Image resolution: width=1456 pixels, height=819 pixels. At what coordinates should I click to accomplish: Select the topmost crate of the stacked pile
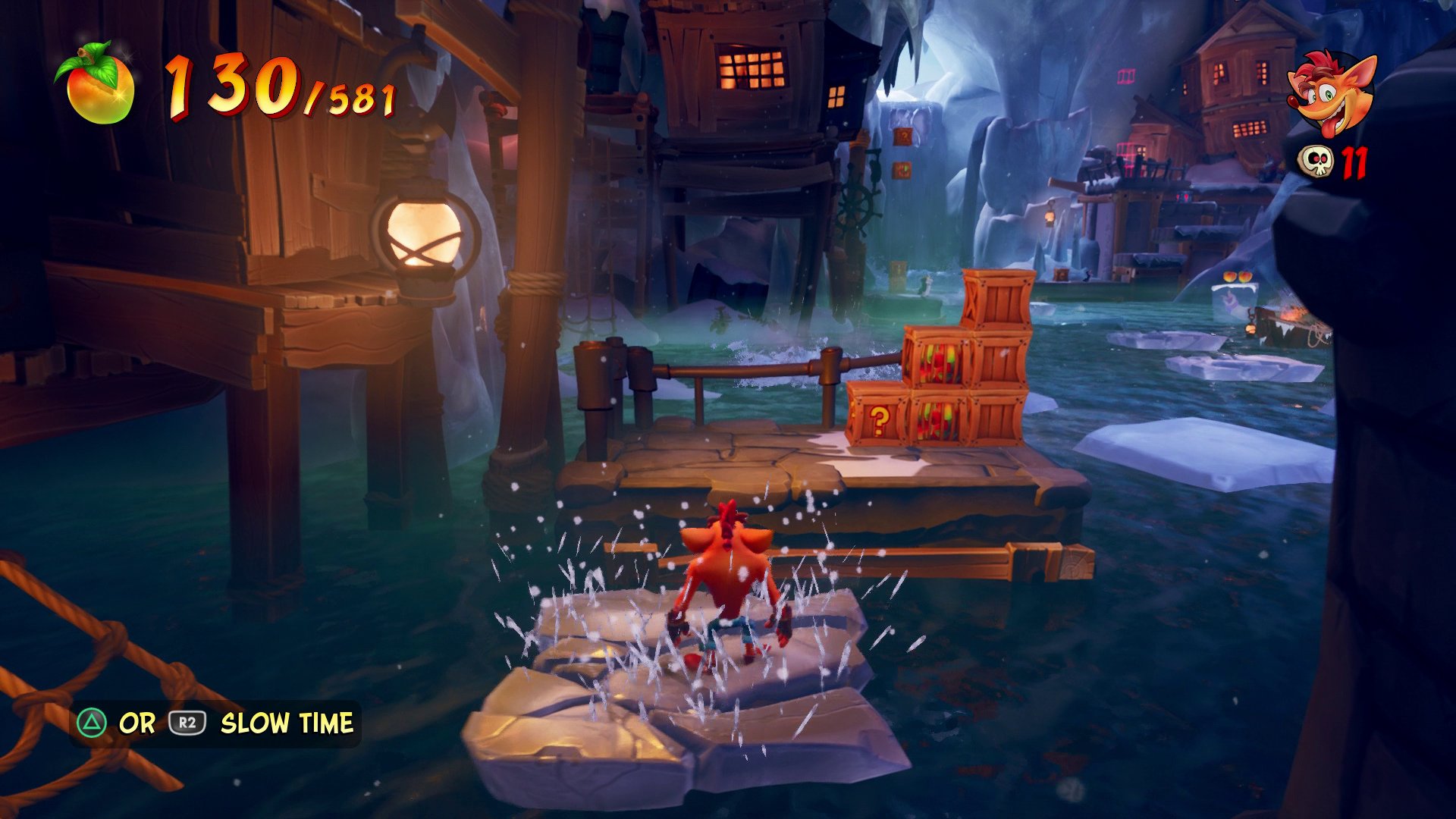coord(999,300)
